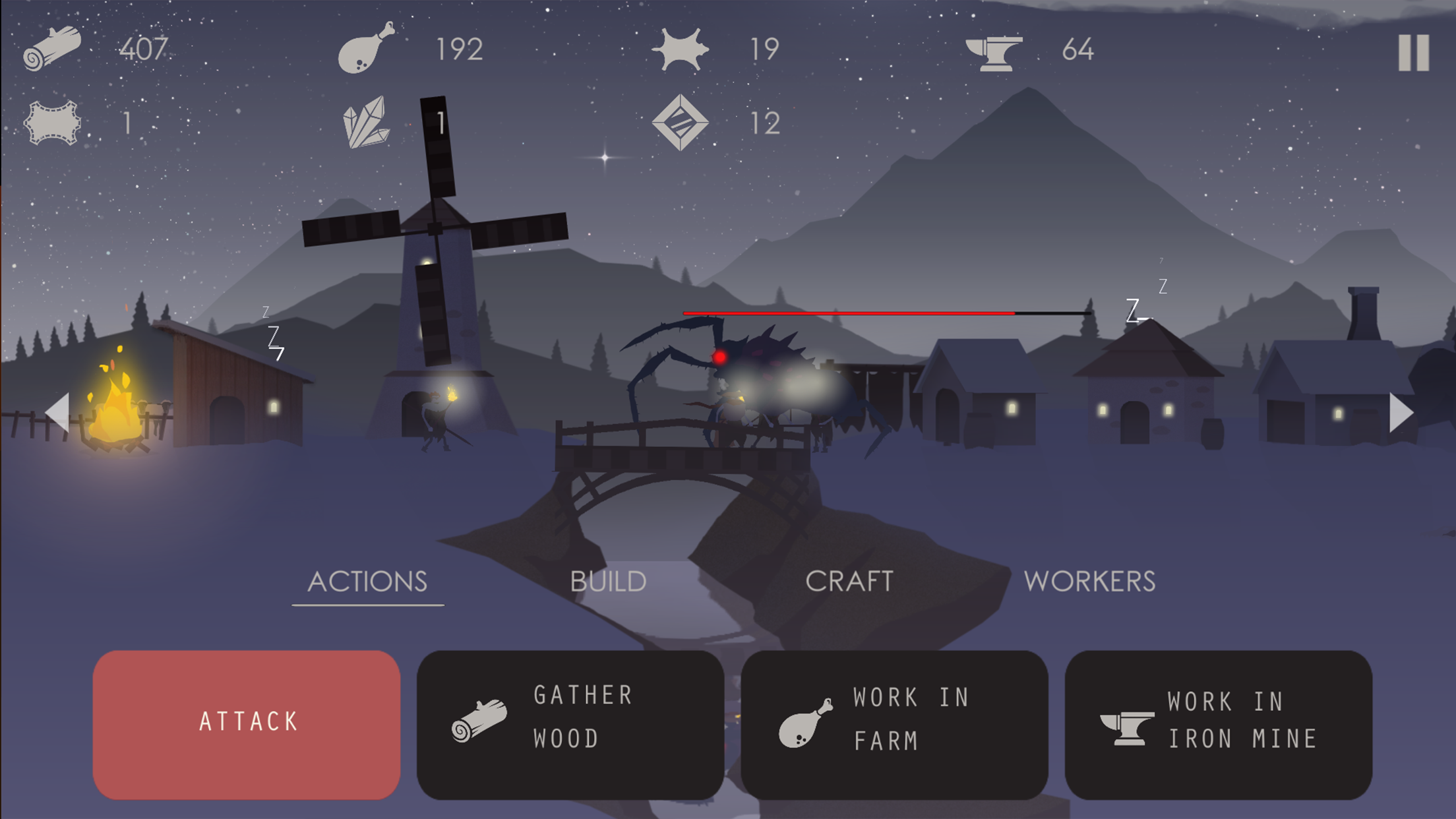Open the Craft tab
This screenshot has width=1456, height=819.
pyautogui.click(x=849, y=582)
